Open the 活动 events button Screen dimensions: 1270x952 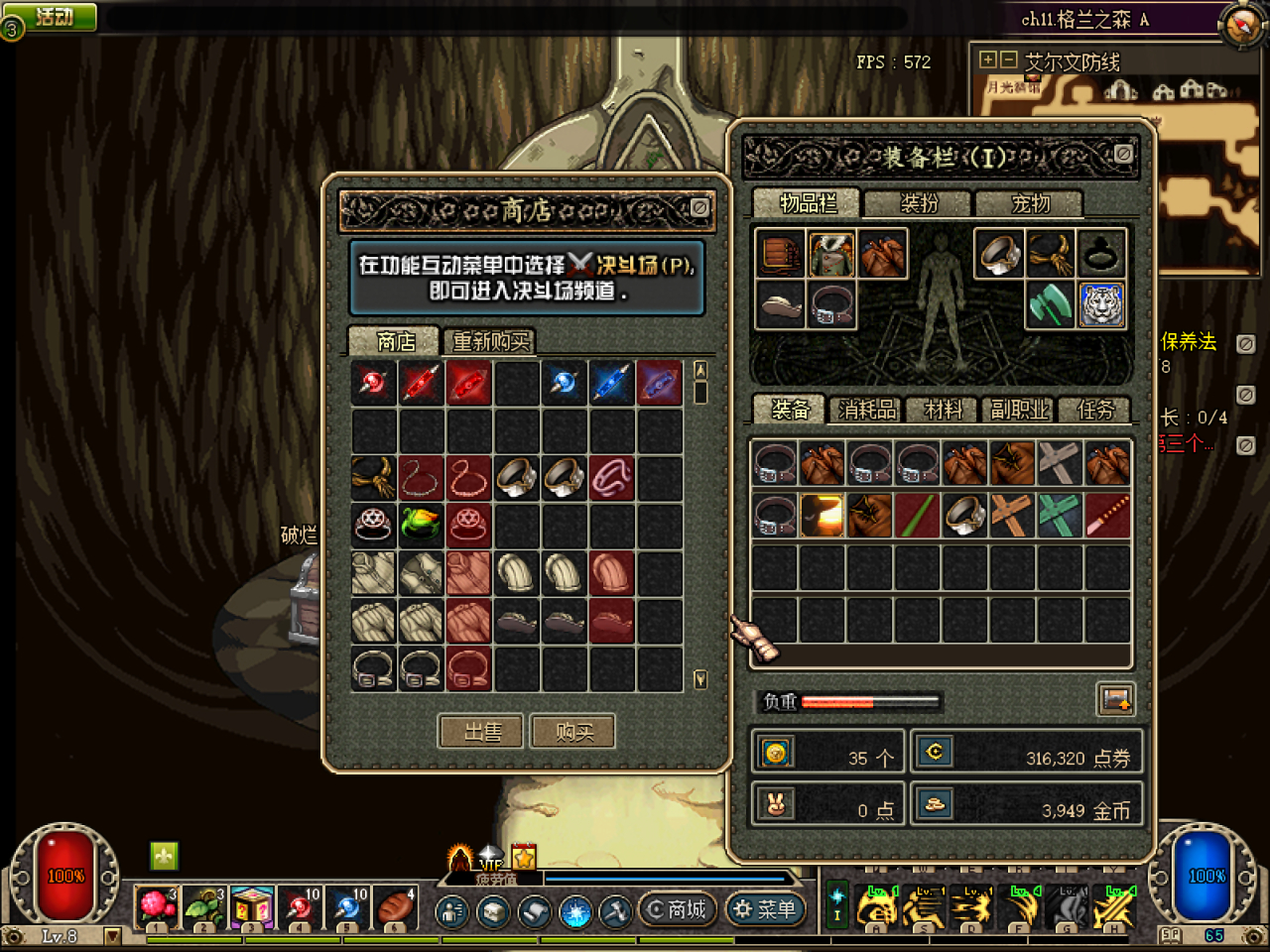point(54,16)
